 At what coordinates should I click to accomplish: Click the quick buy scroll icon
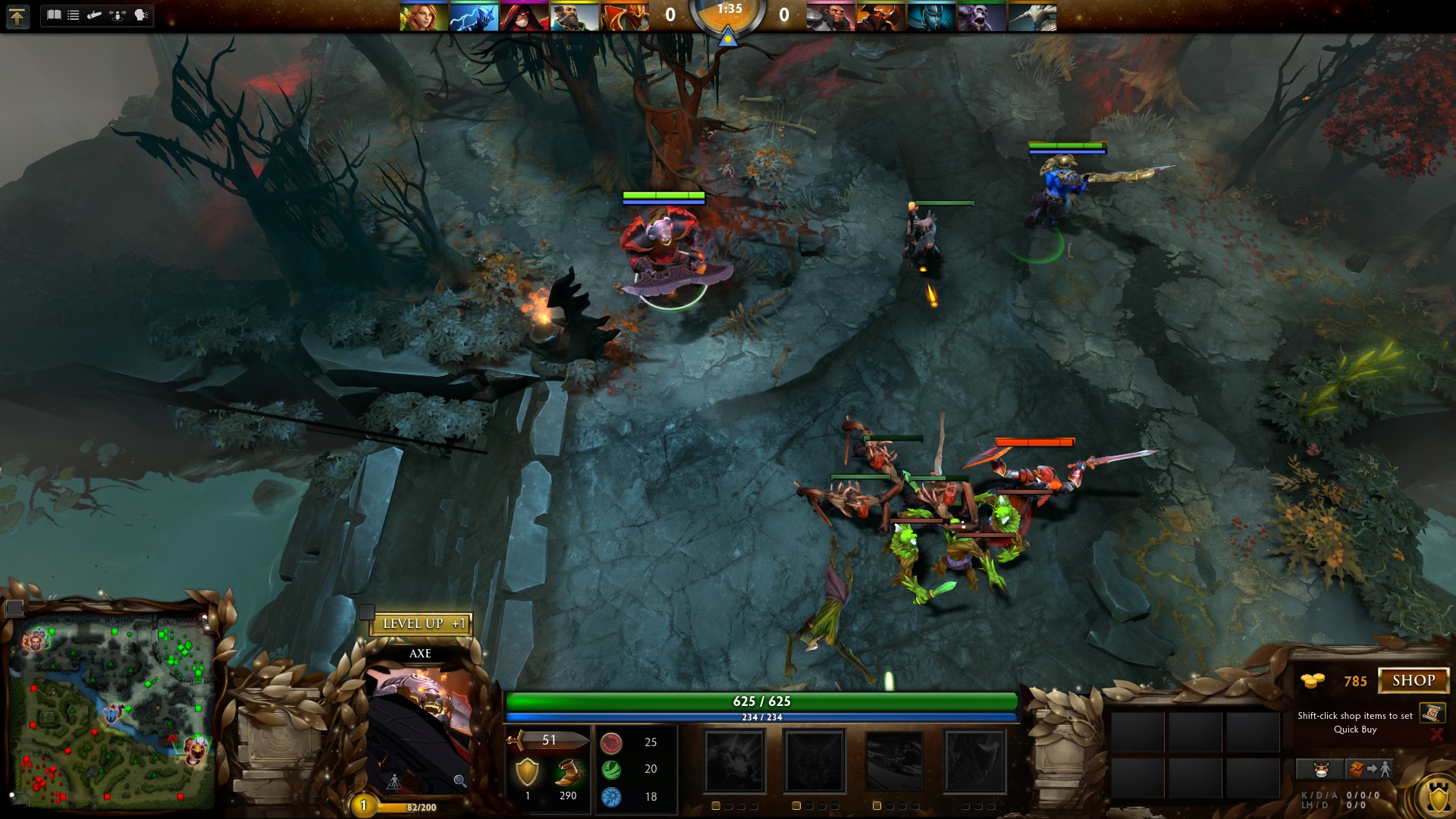point(1432,713)
